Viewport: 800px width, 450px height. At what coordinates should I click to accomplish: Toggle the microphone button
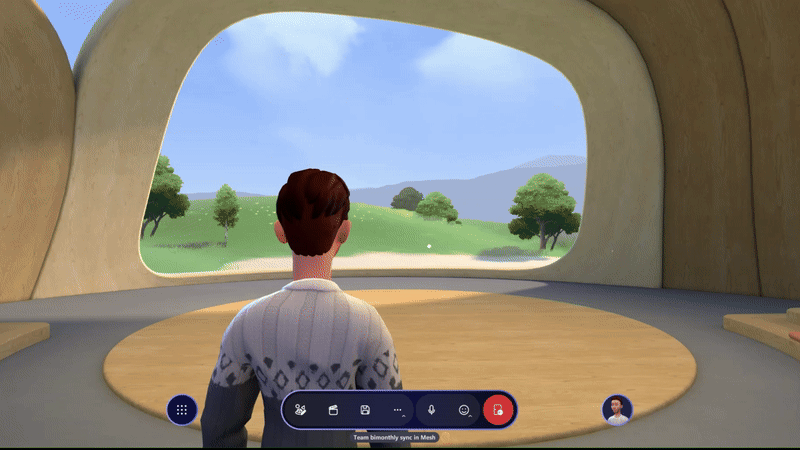432,410
